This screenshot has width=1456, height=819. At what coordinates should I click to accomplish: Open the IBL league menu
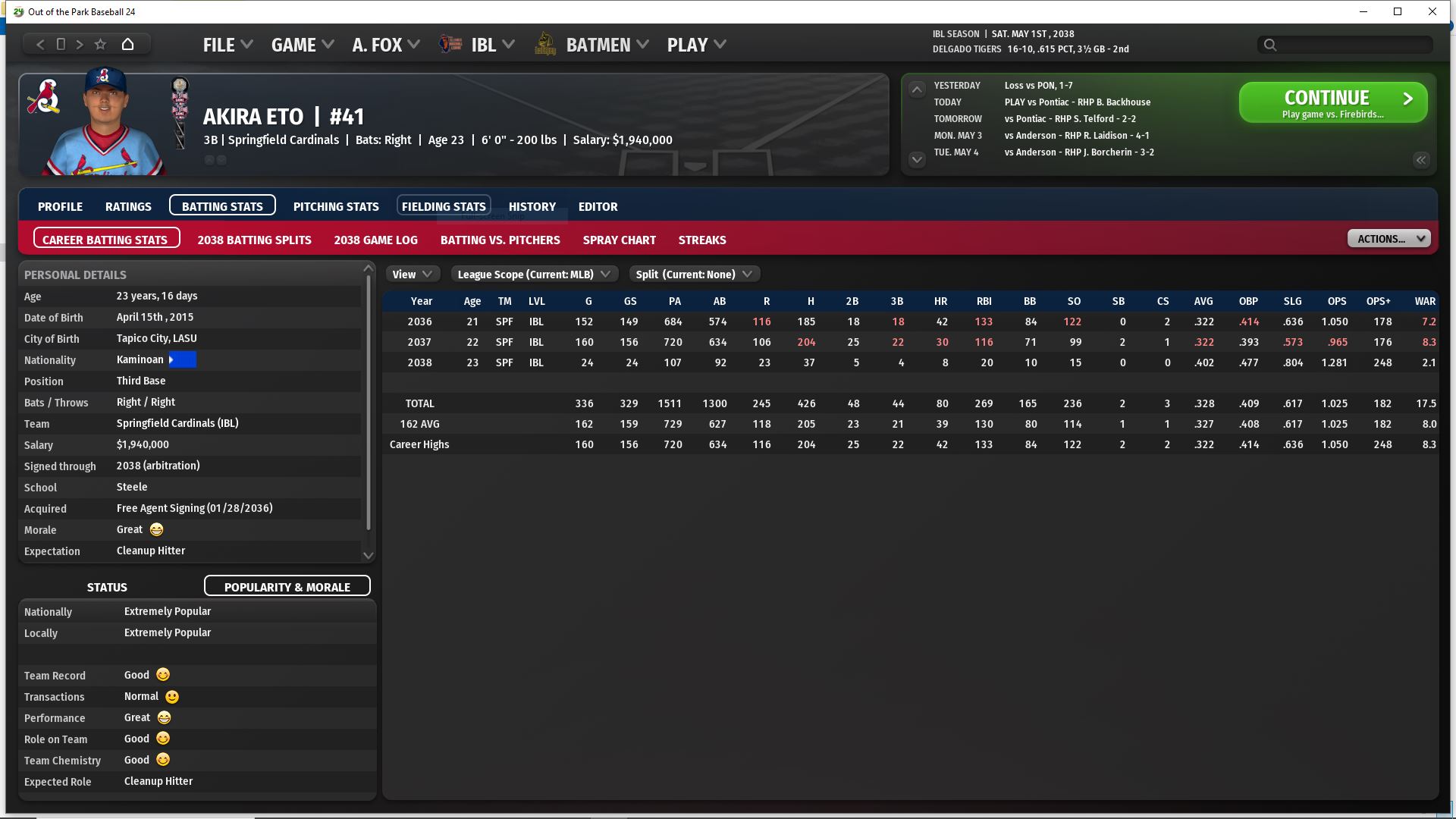pos(484,45)
